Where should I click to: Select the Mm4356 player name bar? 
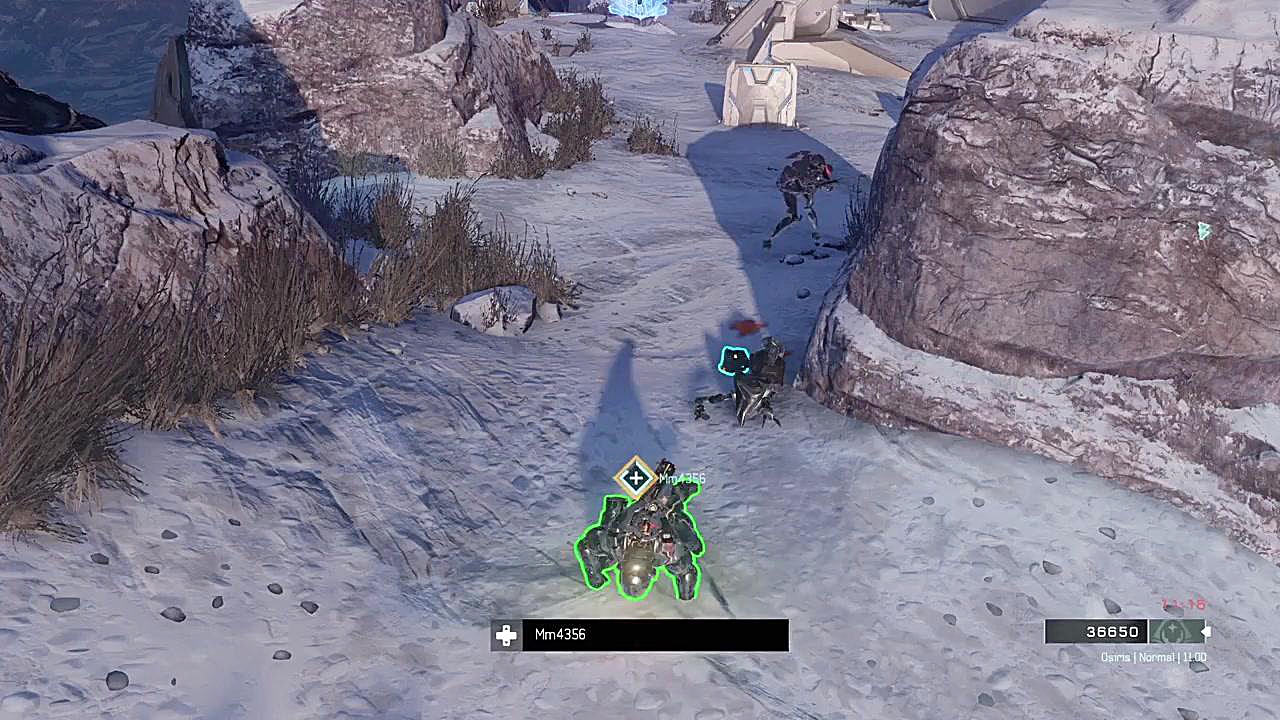pyautogui.click(x=654, y=635)
